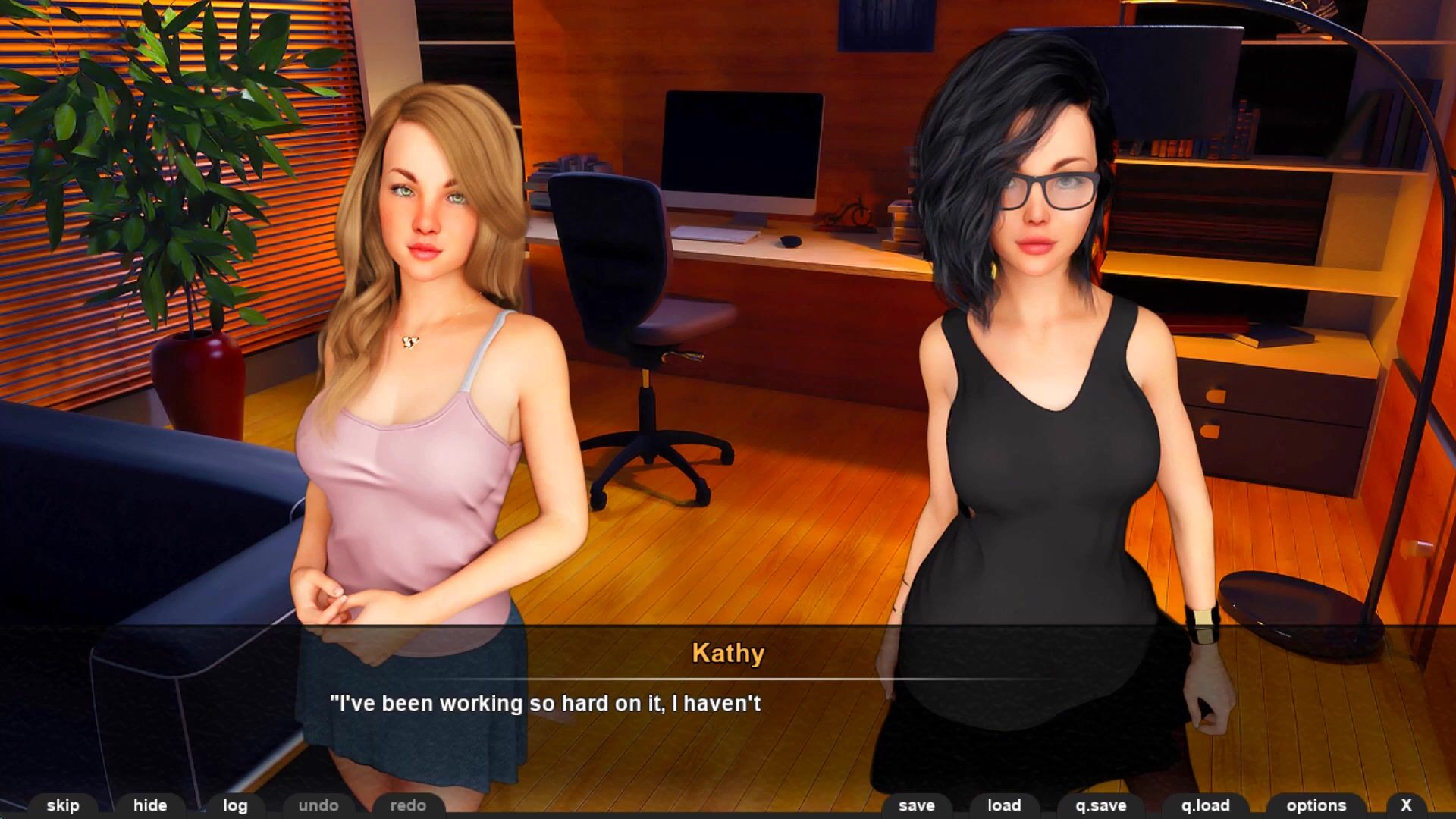
Task: Open the options menu
Action: point(1316,805)
